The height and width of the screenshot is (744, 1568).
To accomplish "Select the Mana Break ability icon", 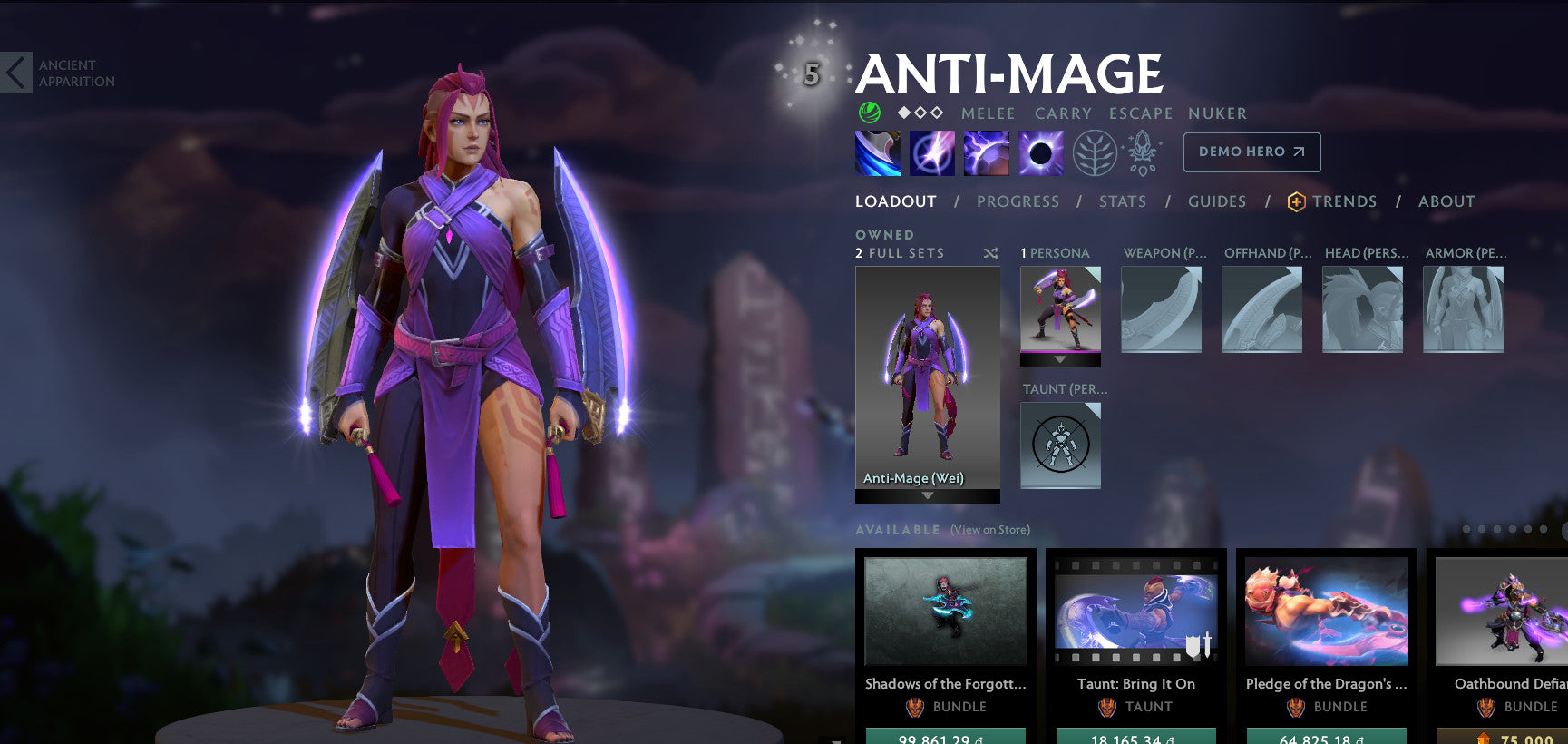I will (876, 152).
